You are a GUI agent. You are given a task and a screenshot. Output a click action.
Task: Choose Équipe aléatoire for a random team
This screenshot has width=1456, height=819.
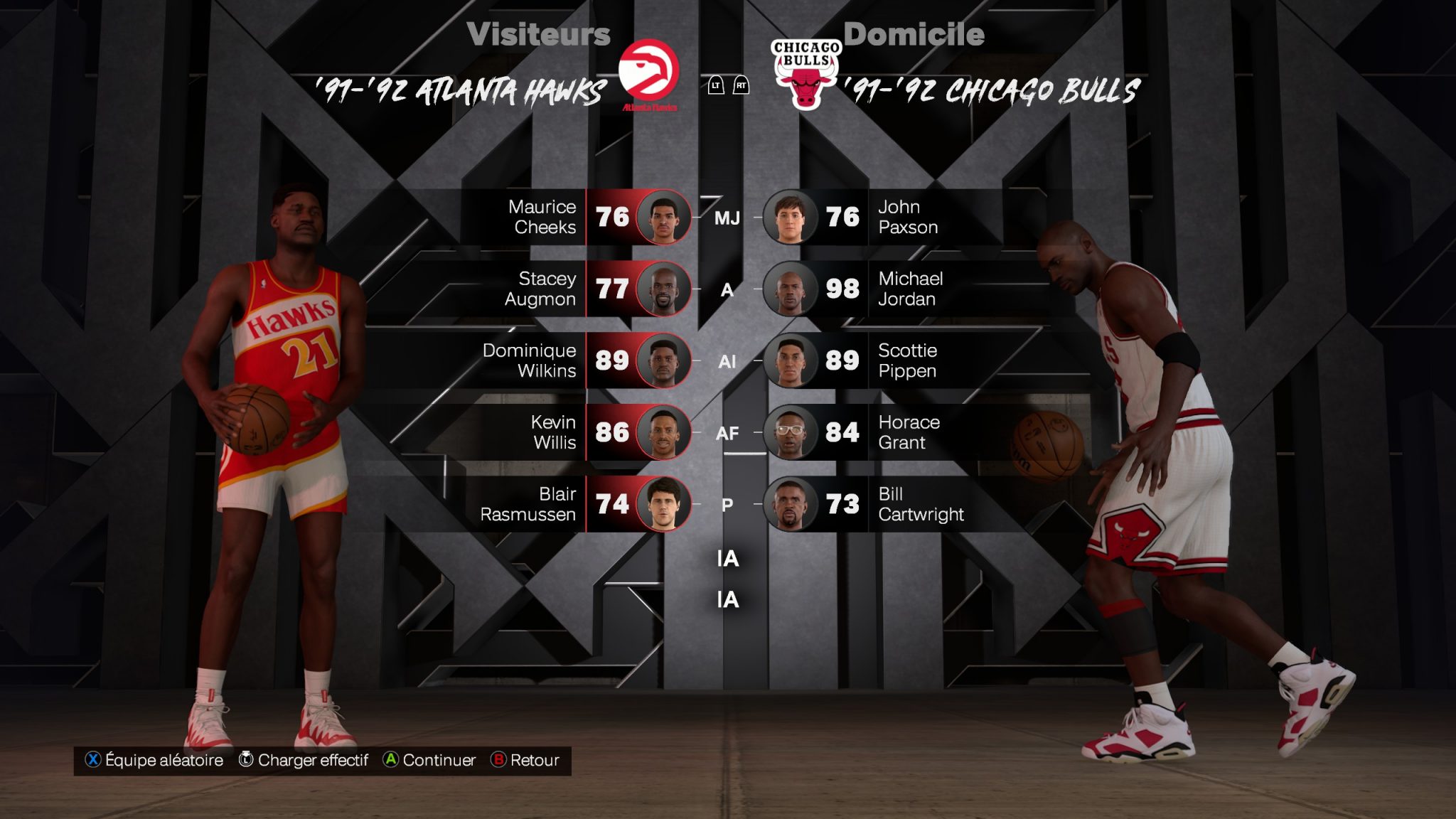(154, 760)
